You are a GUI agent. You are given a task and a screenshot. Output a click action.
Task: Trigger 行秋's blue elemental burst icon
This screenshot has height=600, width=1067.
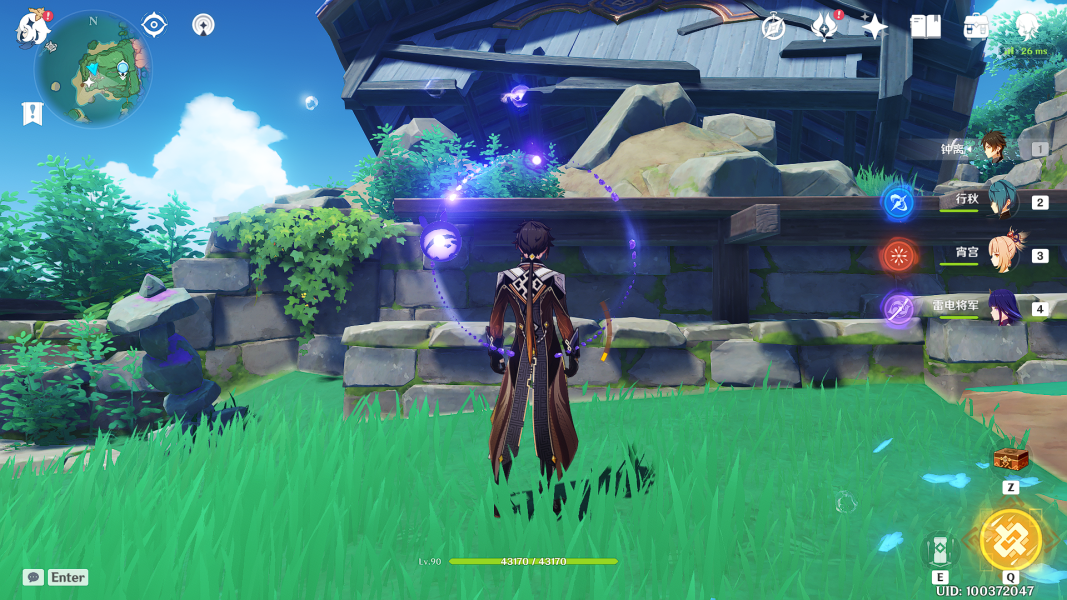pos(898,202)
